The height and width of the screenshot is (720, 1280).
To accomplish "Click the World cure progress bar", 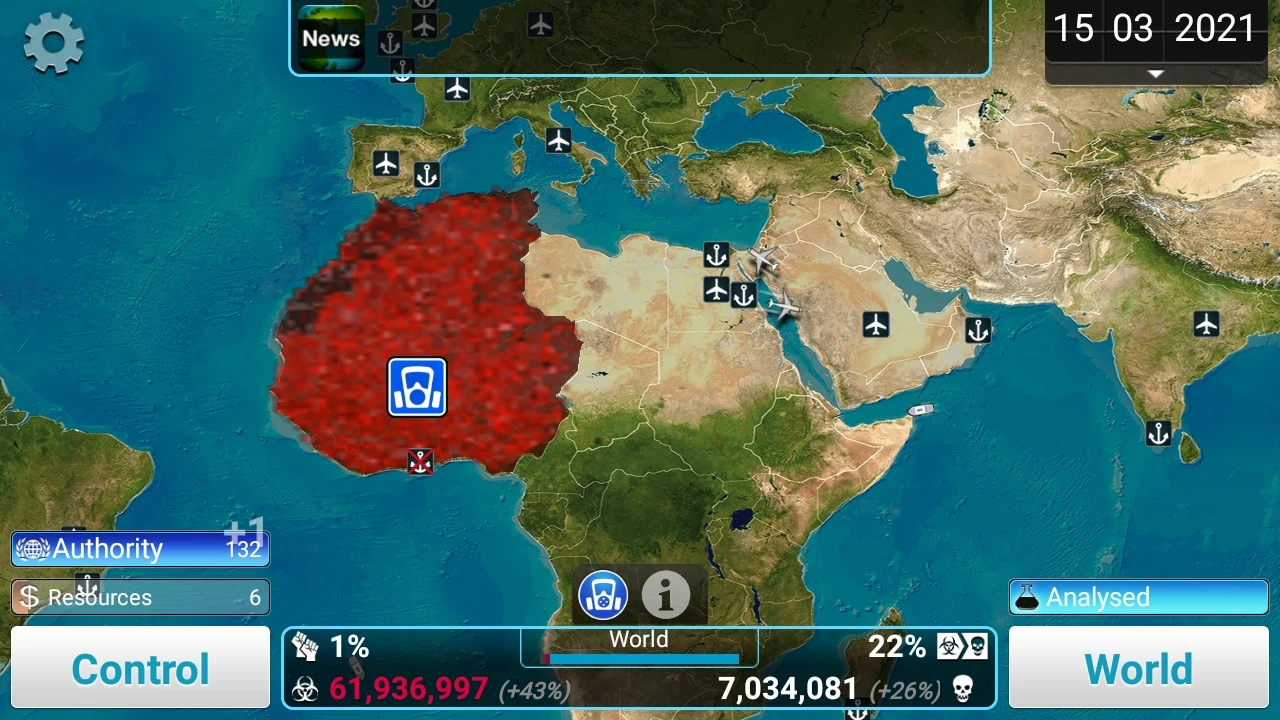I will point(638,659).
